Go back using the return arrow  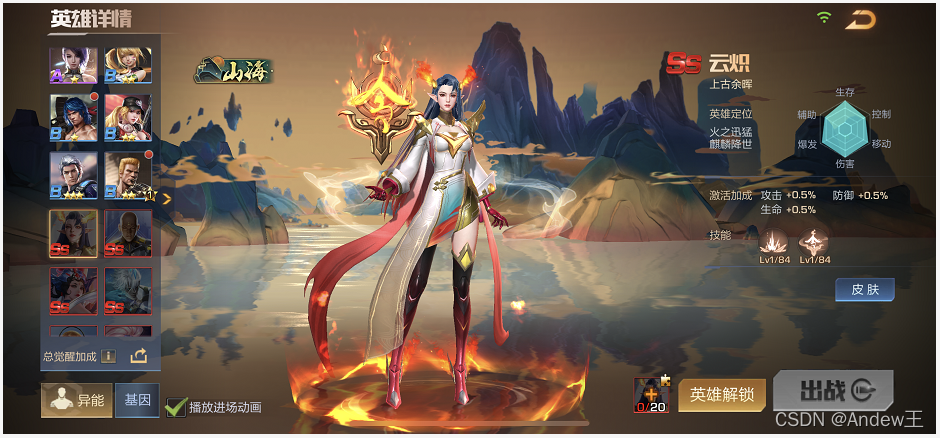[x=860, y=19]
